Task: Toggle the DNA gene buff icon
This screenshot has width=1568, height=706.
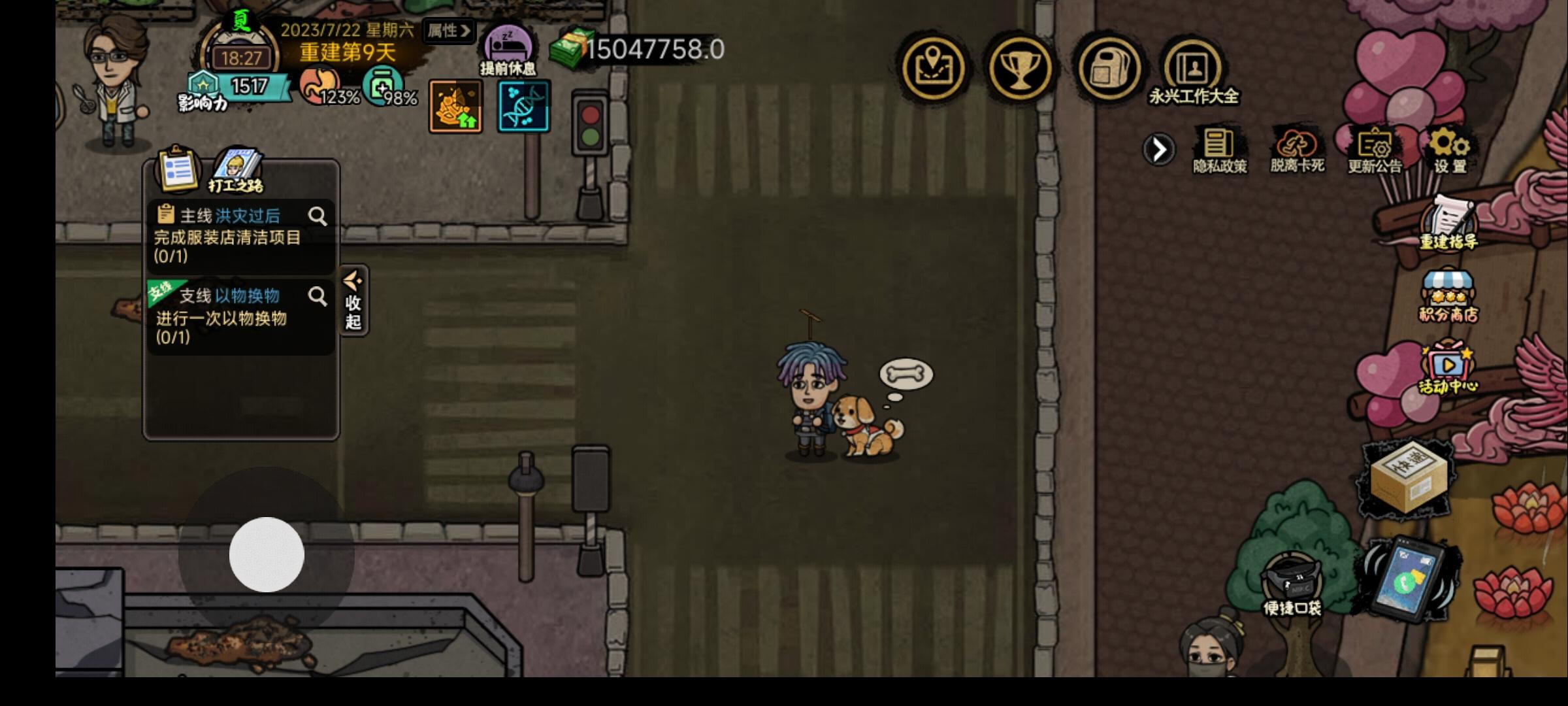Action: 523,107
